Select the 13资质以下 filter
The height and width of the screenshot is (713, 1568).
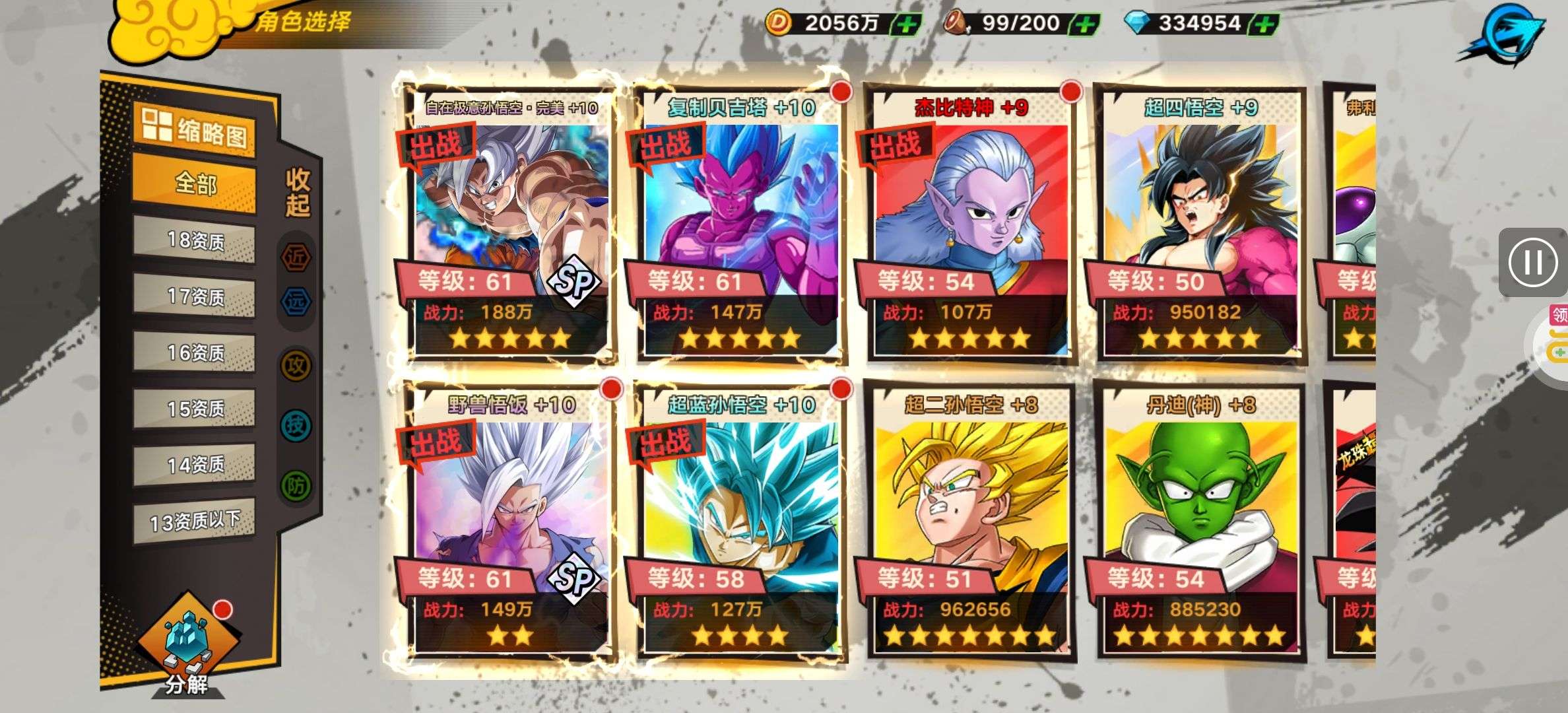tap(195, 522)
